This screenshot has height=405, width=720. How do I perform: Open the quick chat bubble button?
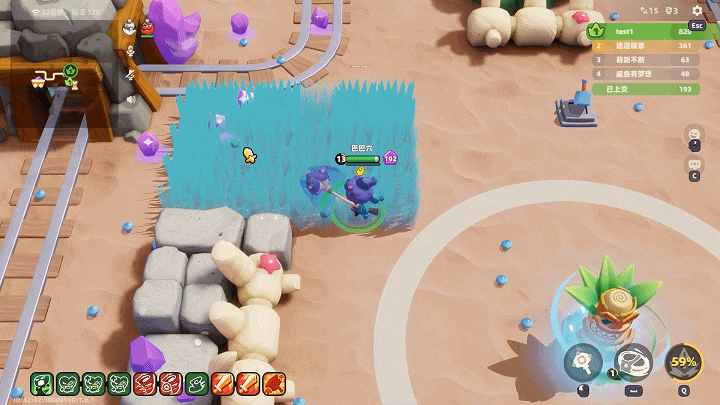tap(693, 165)
